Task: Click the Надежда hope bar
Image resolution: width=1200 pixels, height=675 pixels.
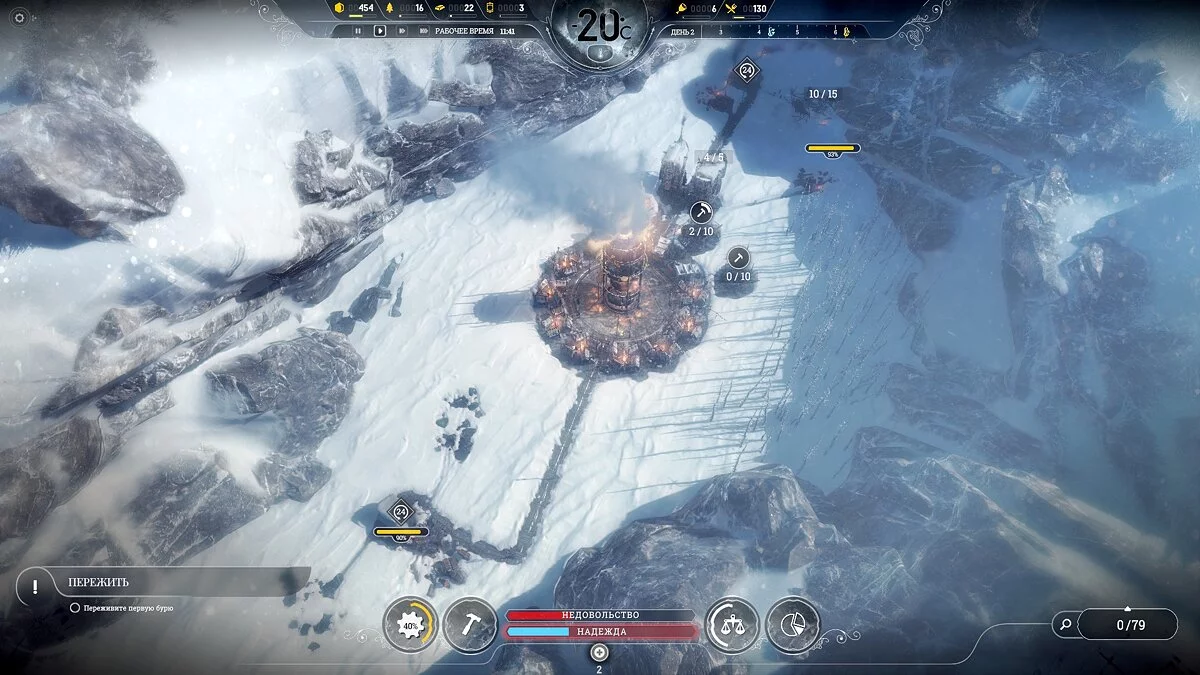Action: coord(600,631)
